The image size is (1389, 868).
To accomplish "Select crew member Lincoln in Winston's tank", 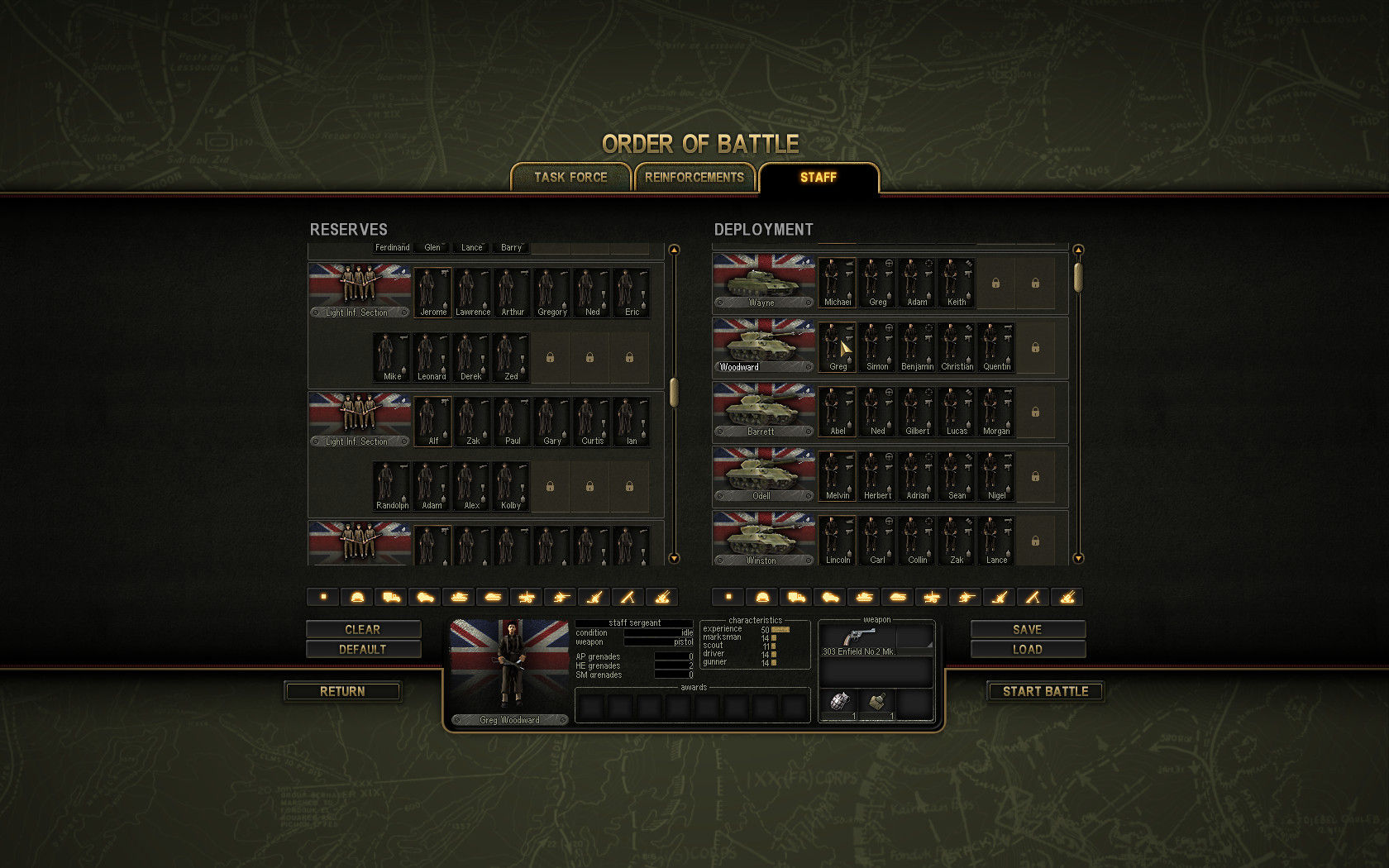I will (838, 541).
